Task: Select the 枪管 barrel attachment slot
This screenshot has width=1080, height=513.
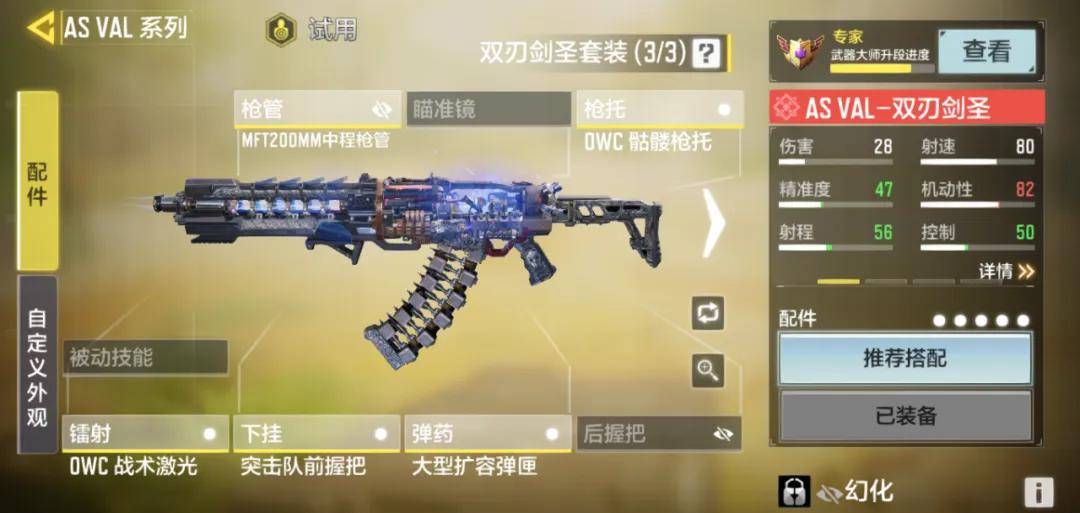Action: tap(317, 109)
